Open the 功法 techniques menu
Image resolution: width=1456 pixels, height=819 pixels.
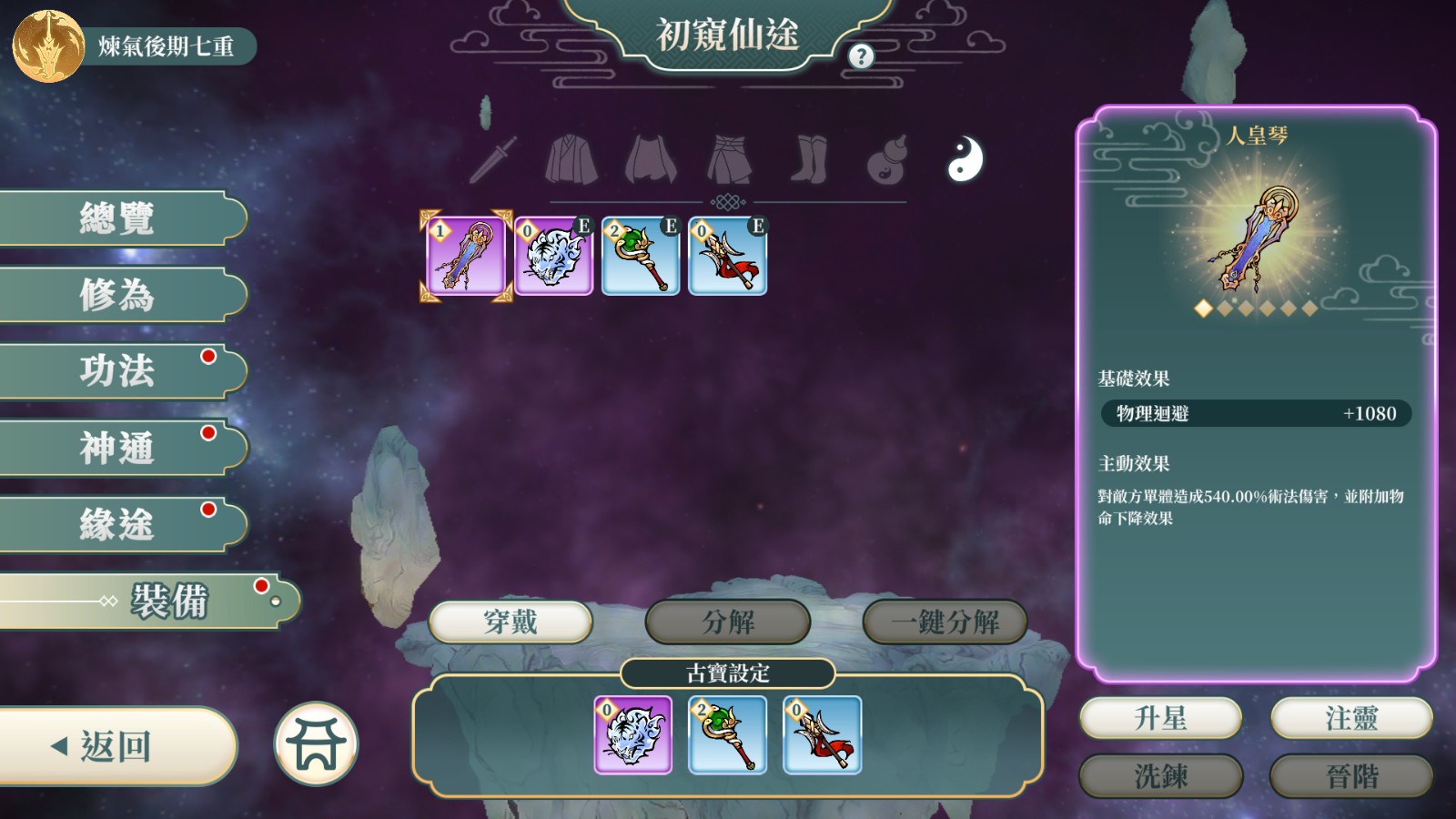tap(118, 371)
